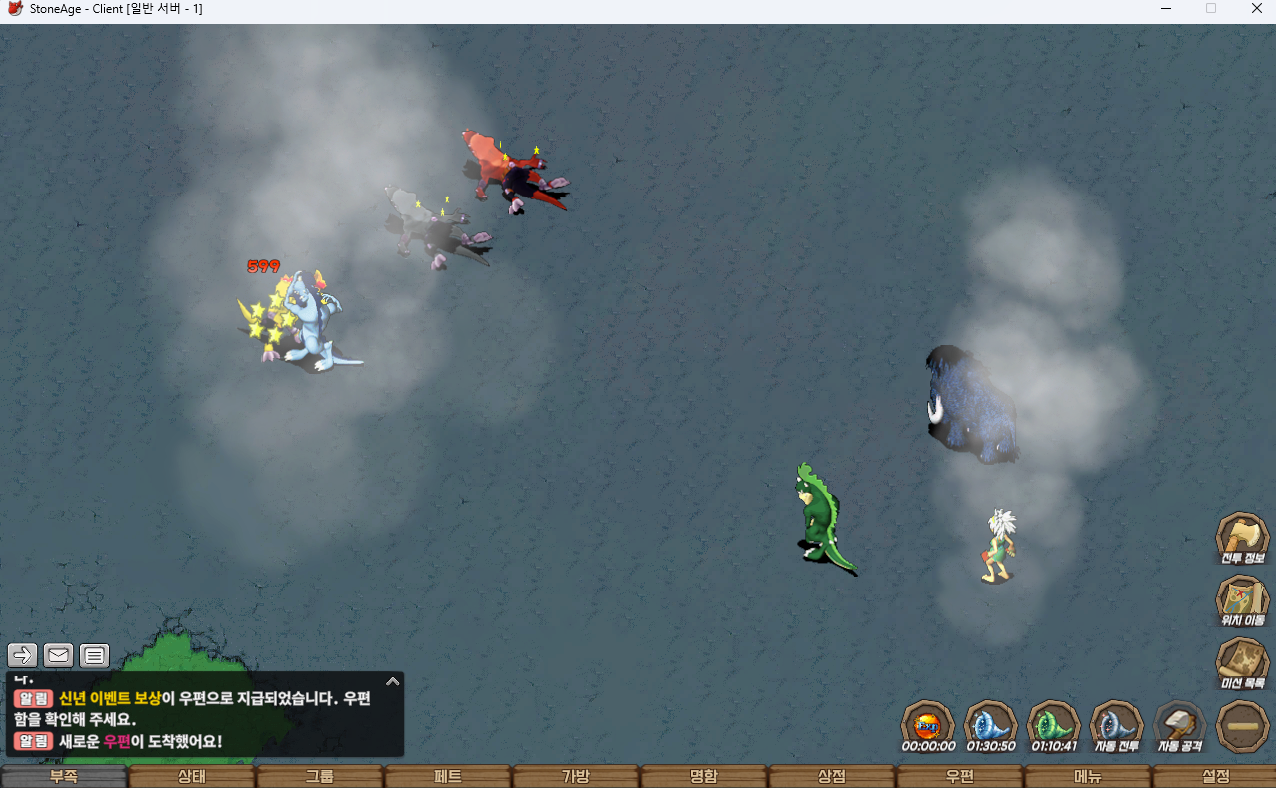
Task: Close the StoneAge client window
Action: (1256, 9)
